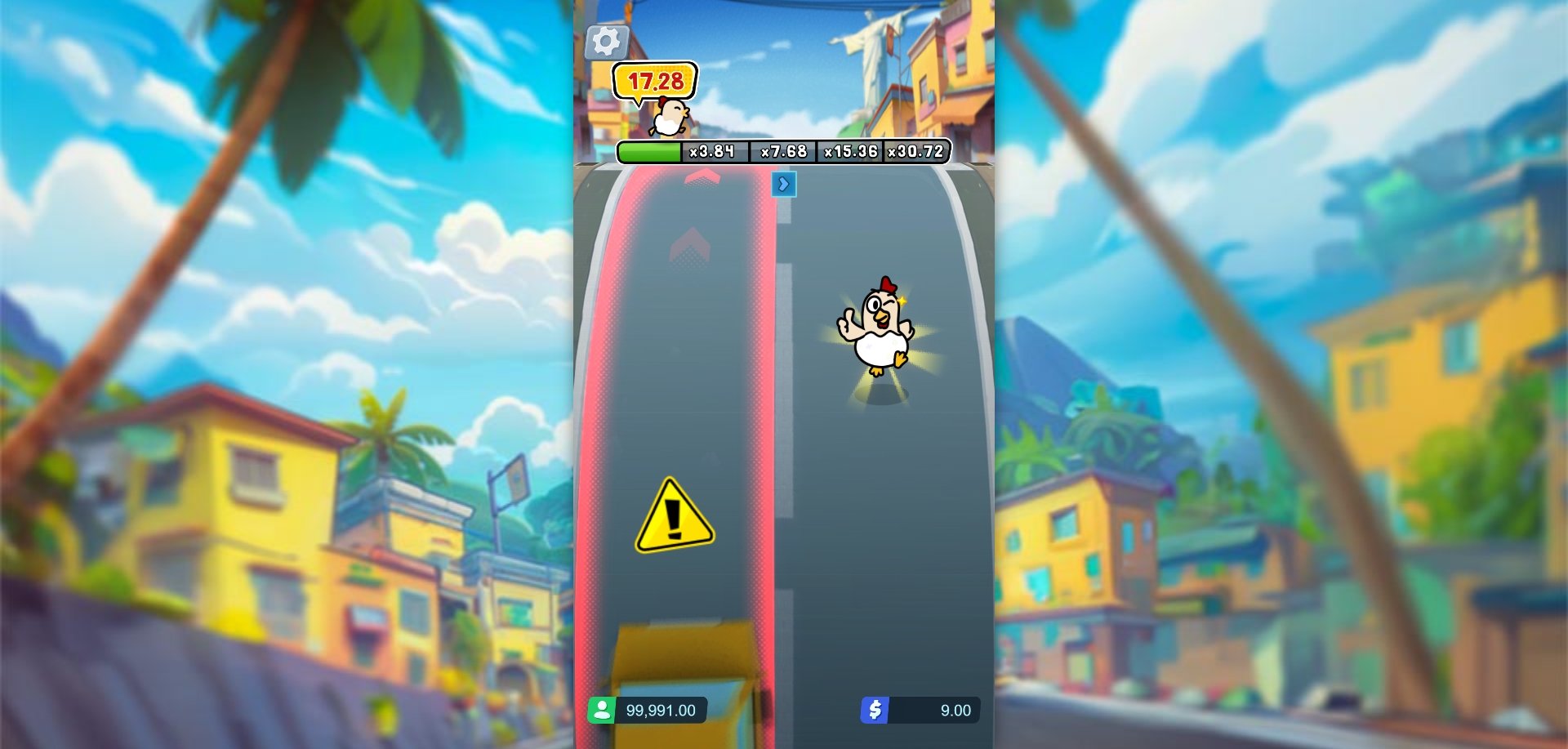Tap the green player balance icon
1568x749 pixels.
pos(604,710)
